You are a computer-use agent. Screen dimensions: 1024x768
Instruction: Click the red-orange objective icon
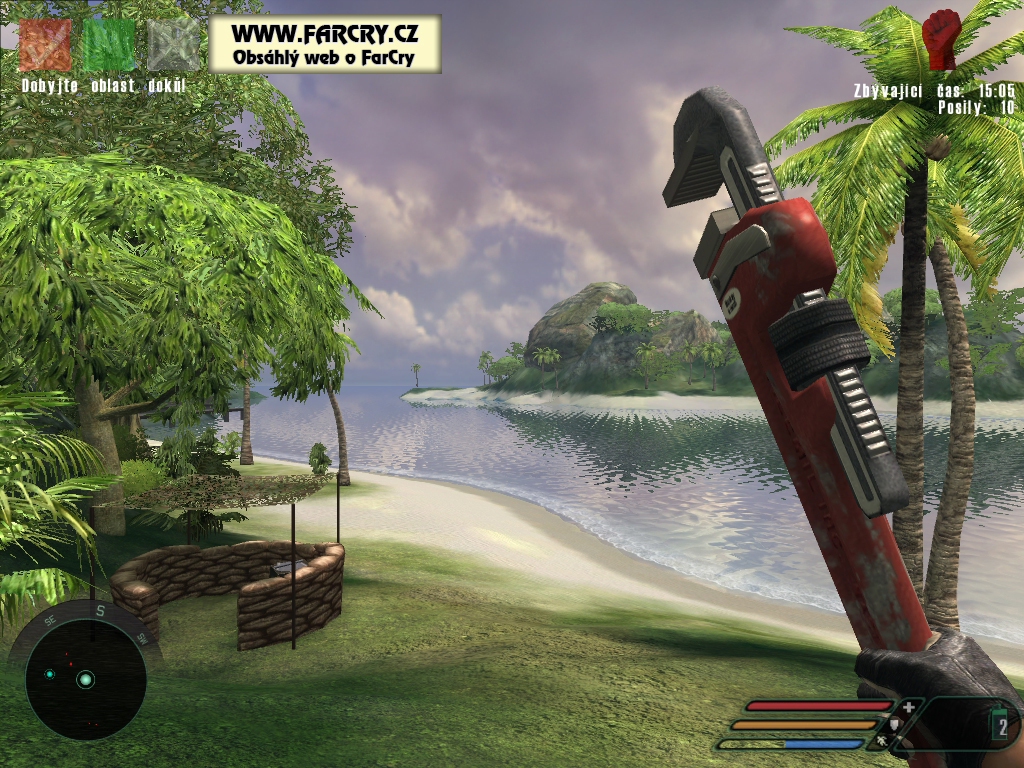tap(45, 45)
